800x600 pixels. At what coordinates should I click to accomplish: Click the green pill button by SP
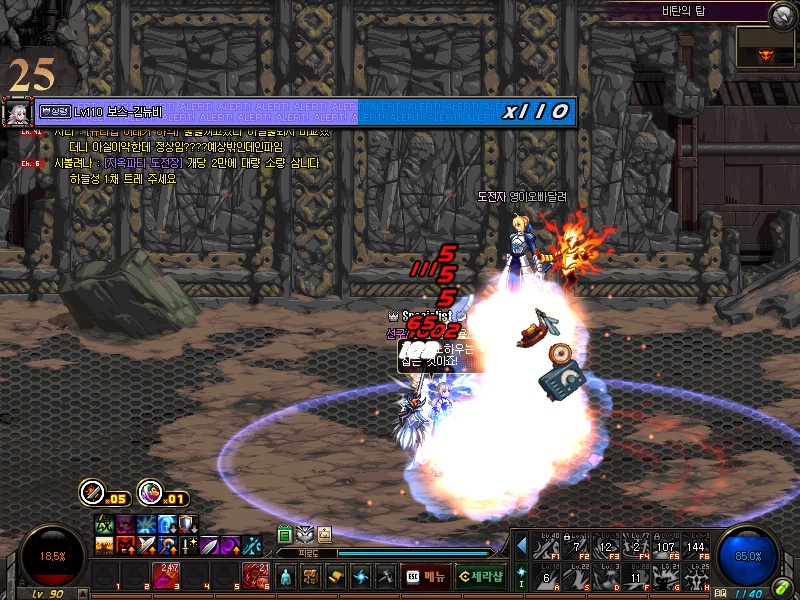coord(782,586)
